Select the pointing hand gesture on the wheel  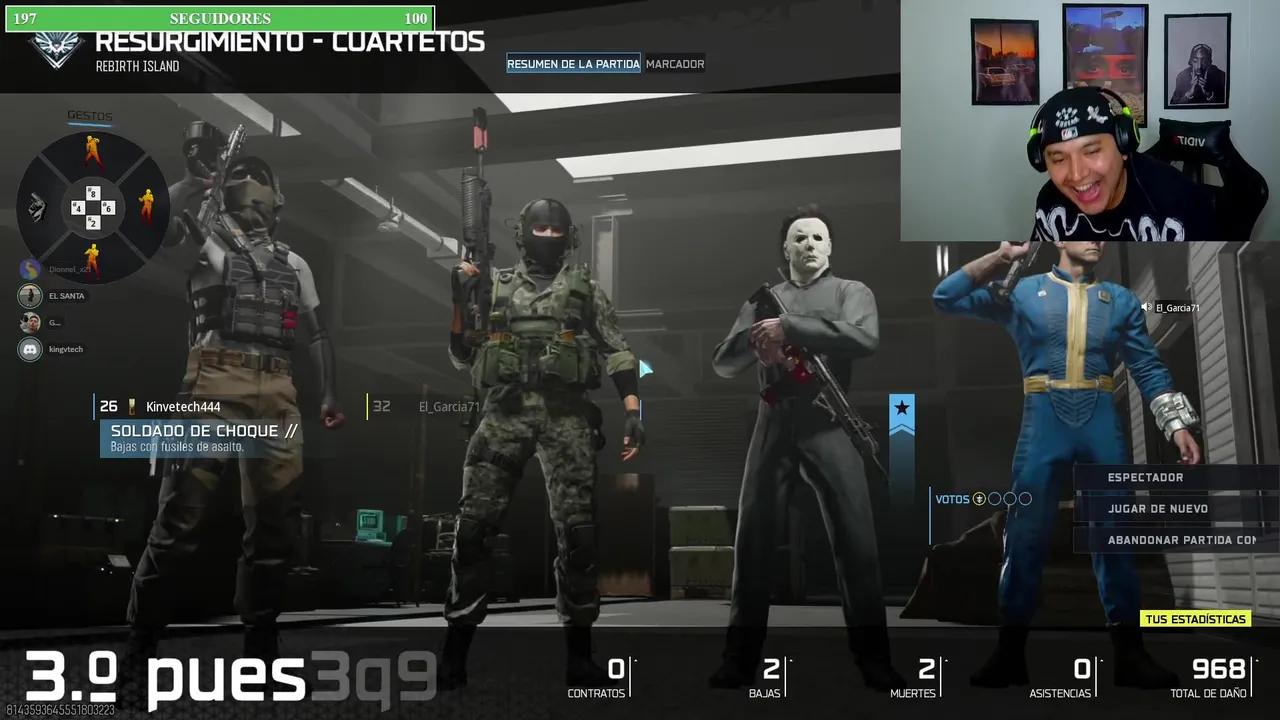[x=36, y=206]
